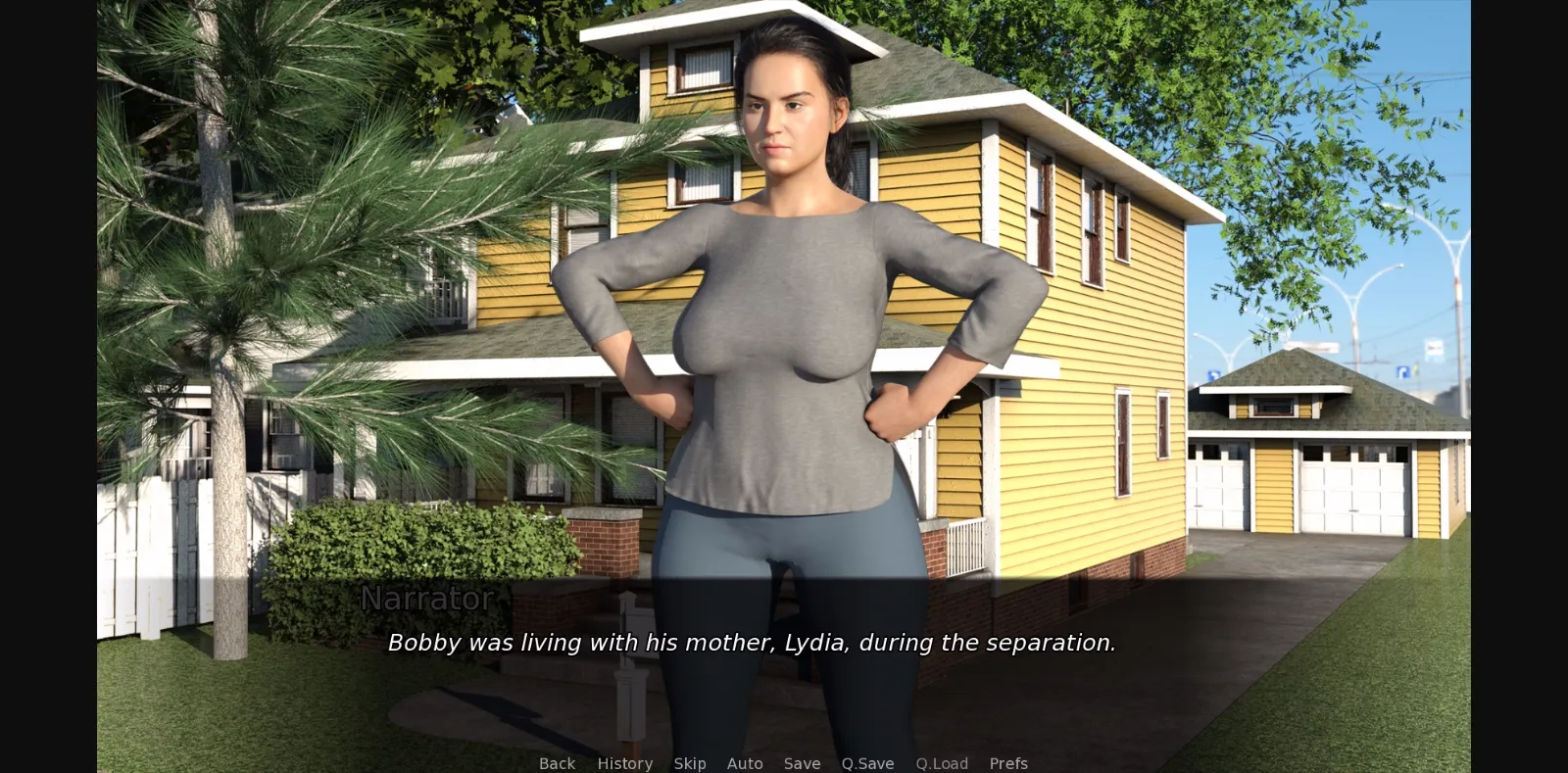Load the quick save via Q.Load
Image resolution: width=1568 pixels, height=773 pixels.
click(942, 763)
